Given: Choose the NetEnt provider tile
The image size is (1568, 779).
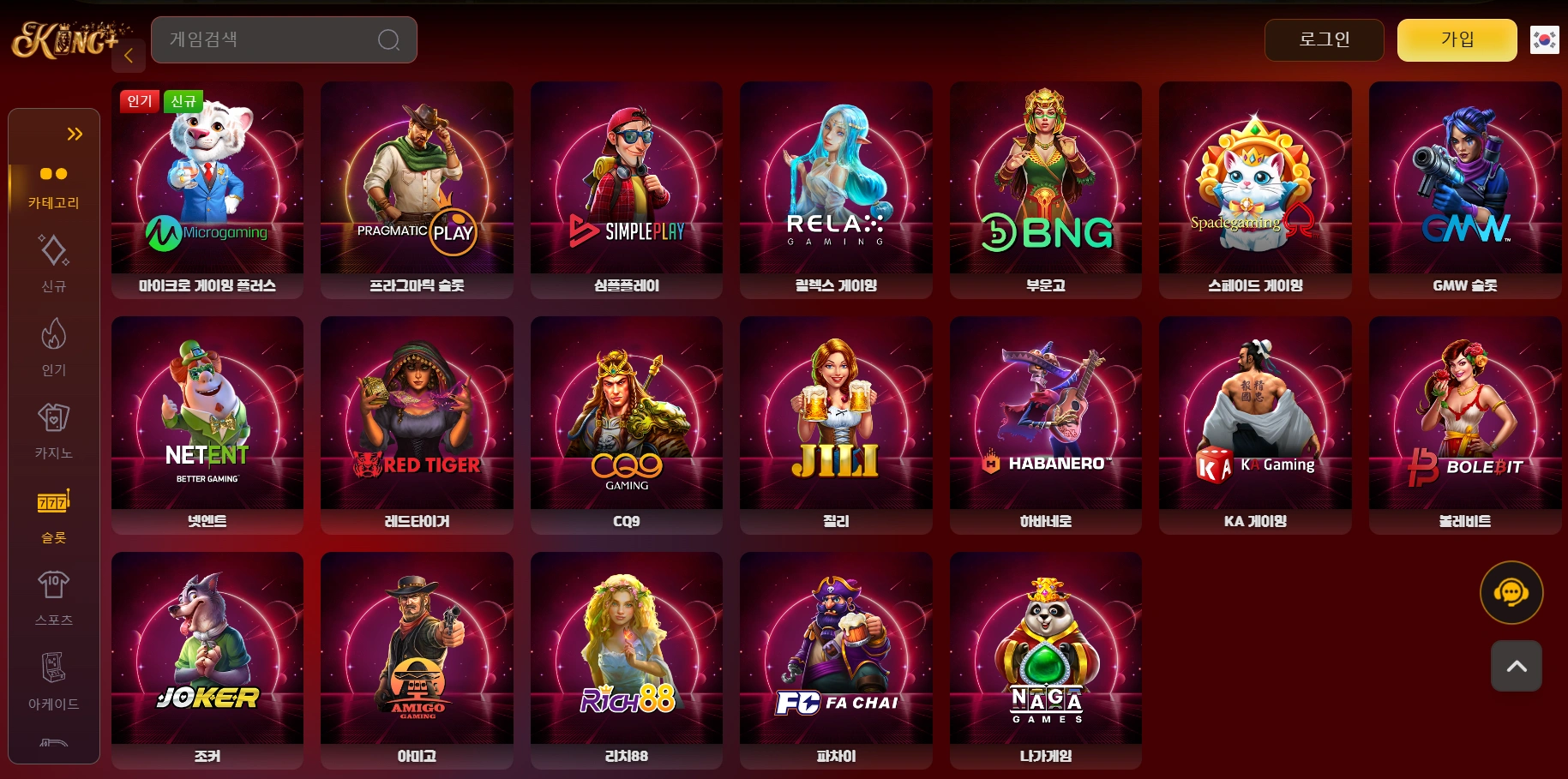Looking at the screenshot, I should point(207,424).
